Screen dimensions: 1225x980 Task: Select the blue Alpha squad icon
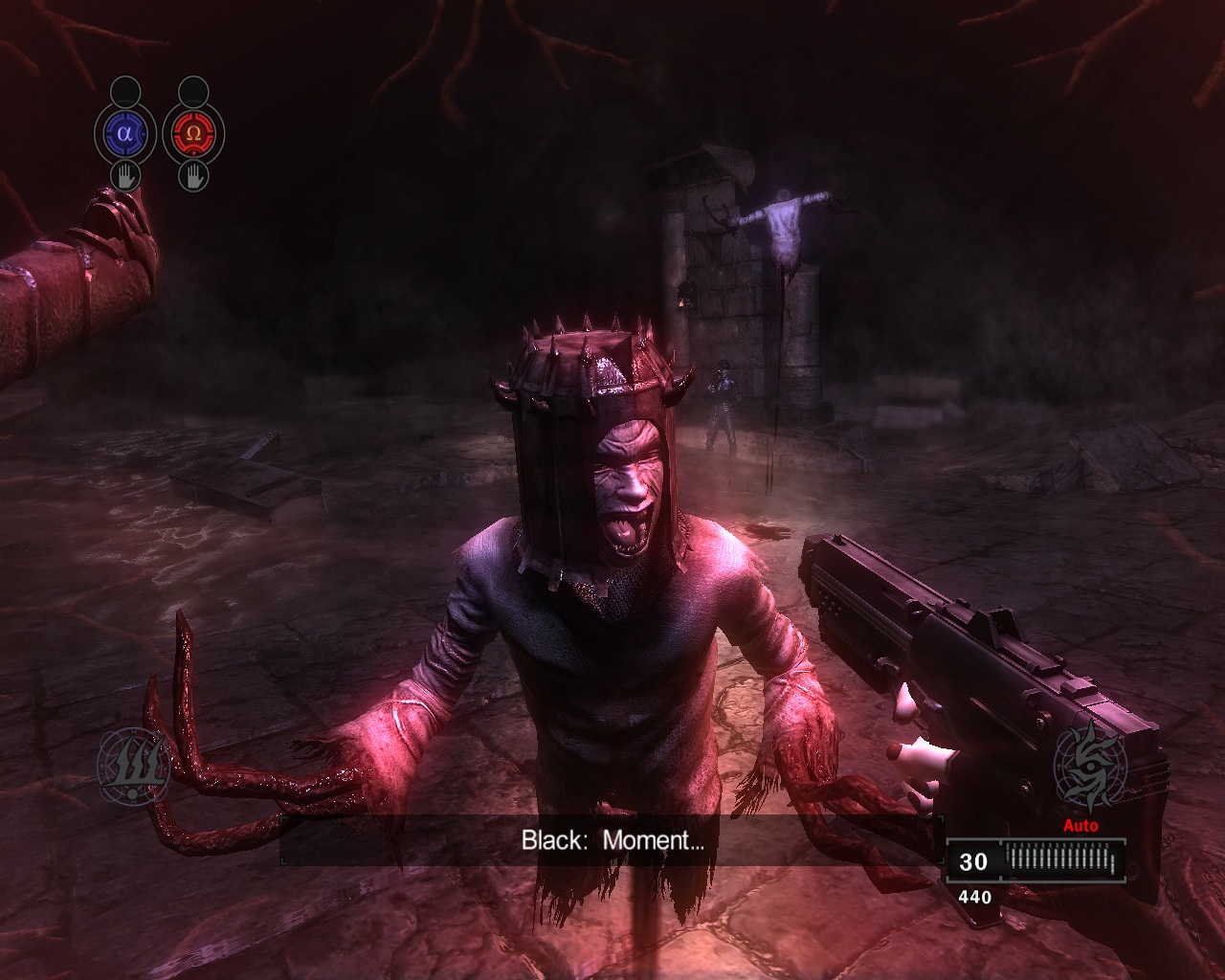(124, 134)
